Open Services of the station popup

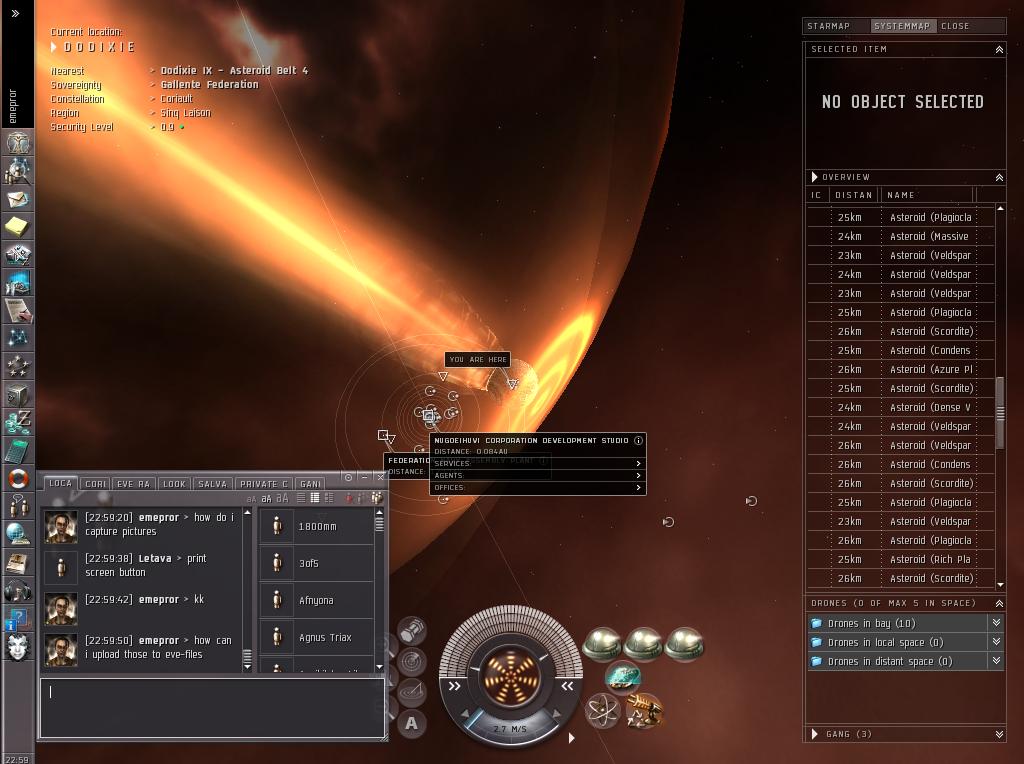[538, 464]
